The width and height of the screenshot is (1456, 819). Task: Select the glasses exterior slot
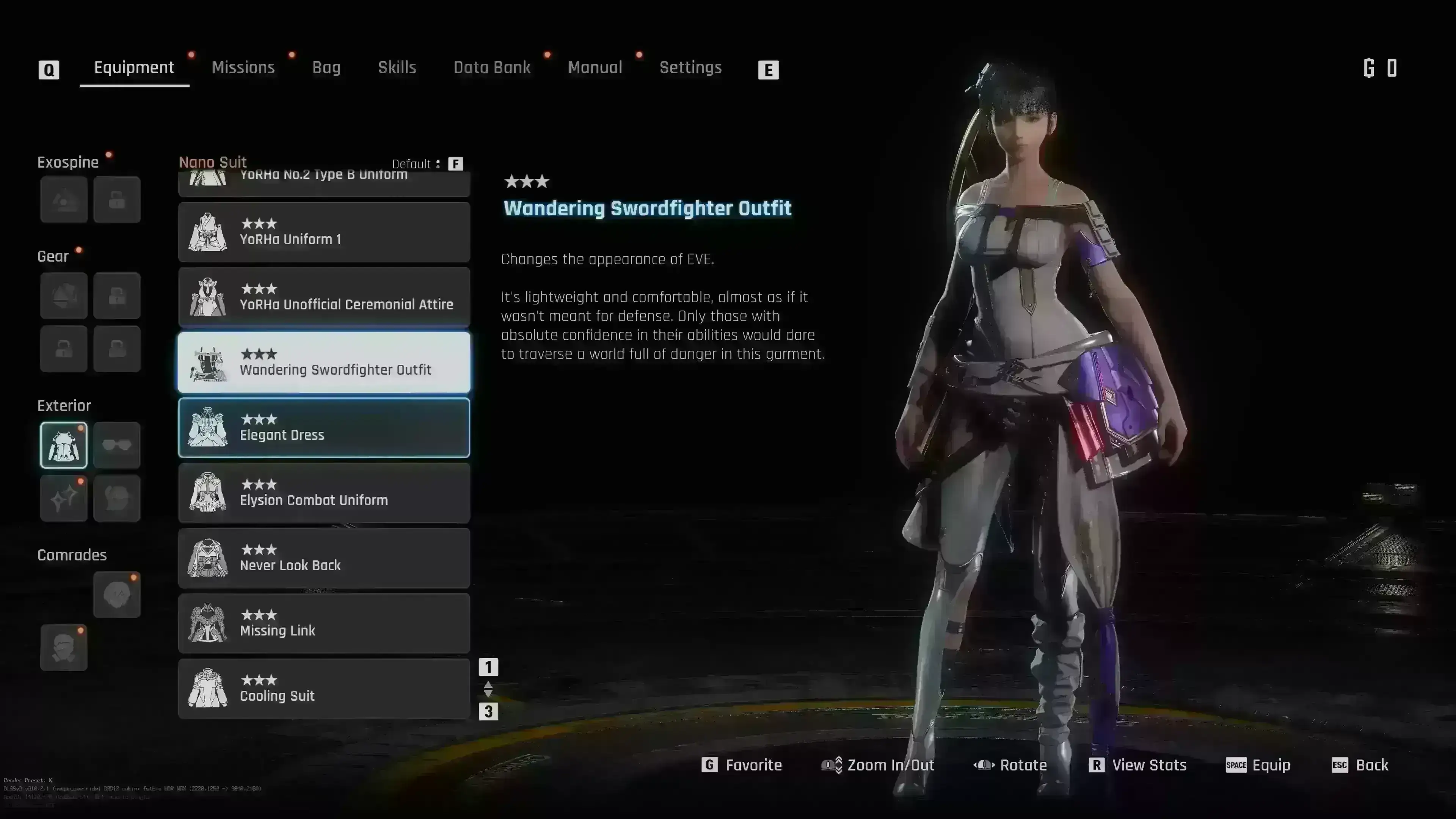click(x=117, y=446)
